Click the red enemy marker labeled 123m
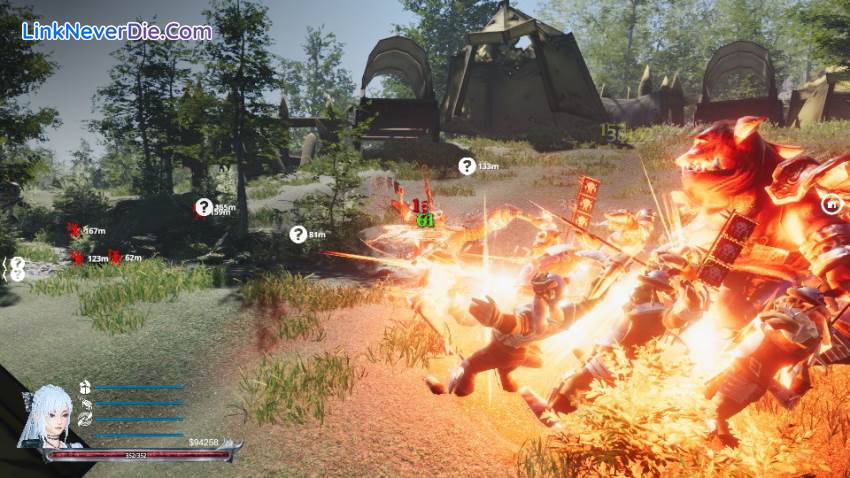 click(77, 257)
